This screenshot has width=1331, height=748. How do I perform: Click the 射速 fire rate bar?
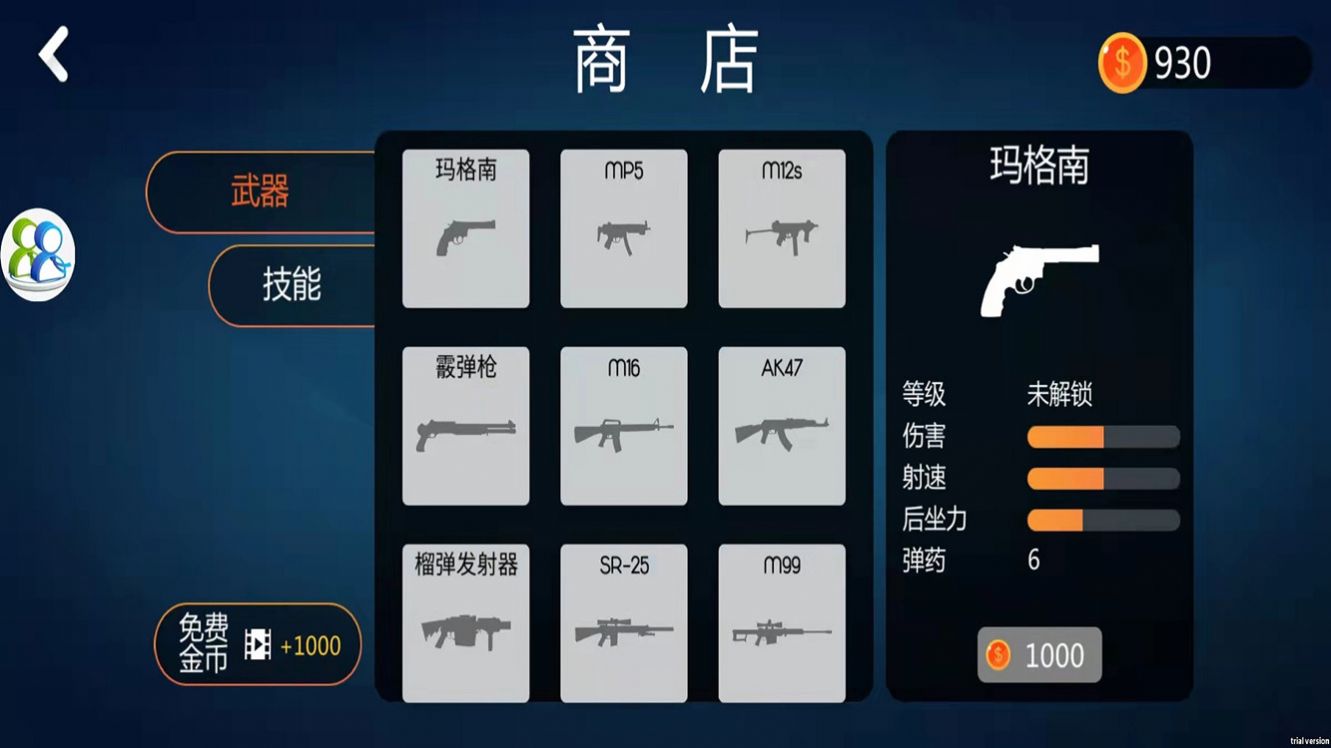coord(1102,478)
